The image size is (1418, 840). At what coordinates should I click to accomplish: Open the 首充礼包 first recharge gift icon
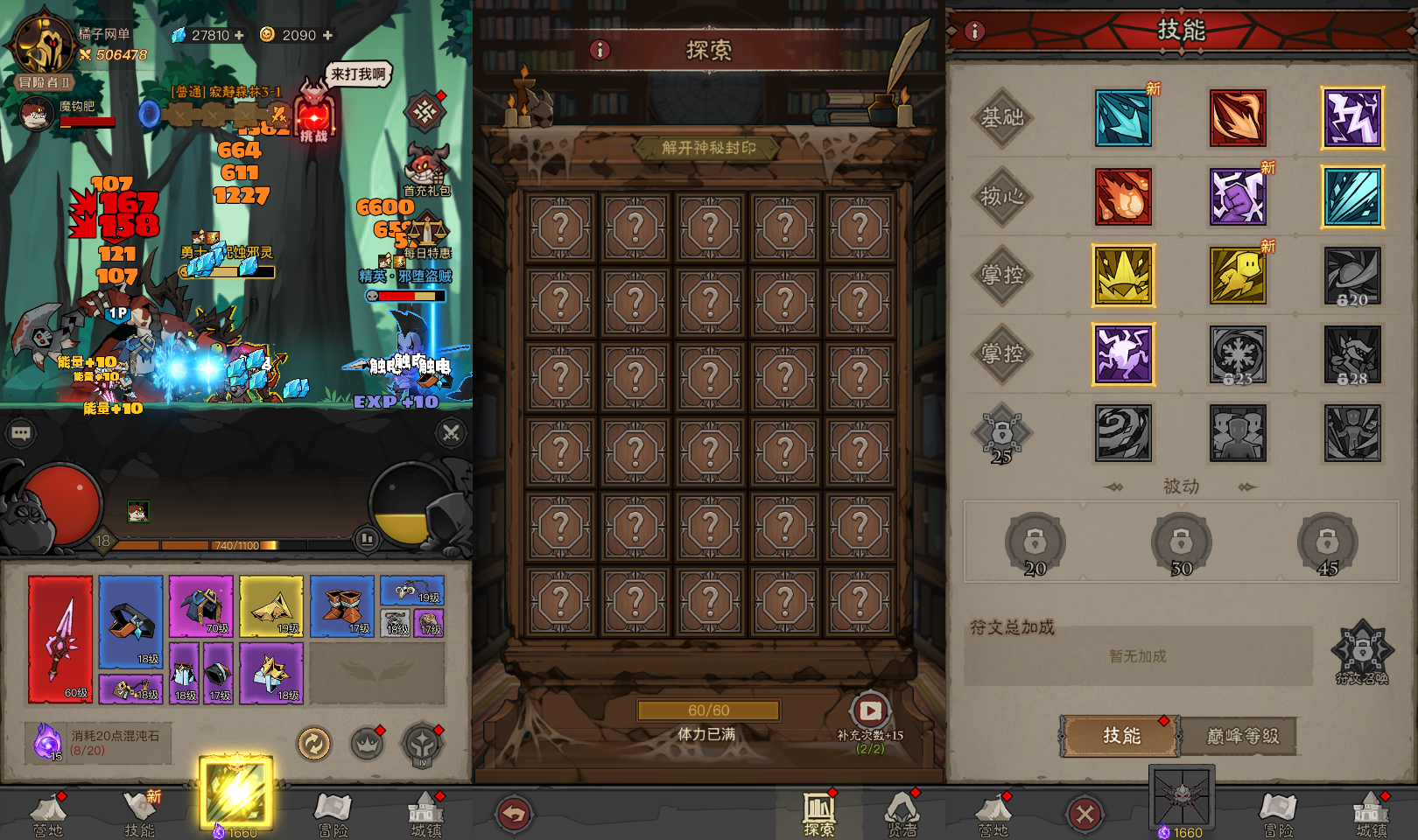[425, 167]
